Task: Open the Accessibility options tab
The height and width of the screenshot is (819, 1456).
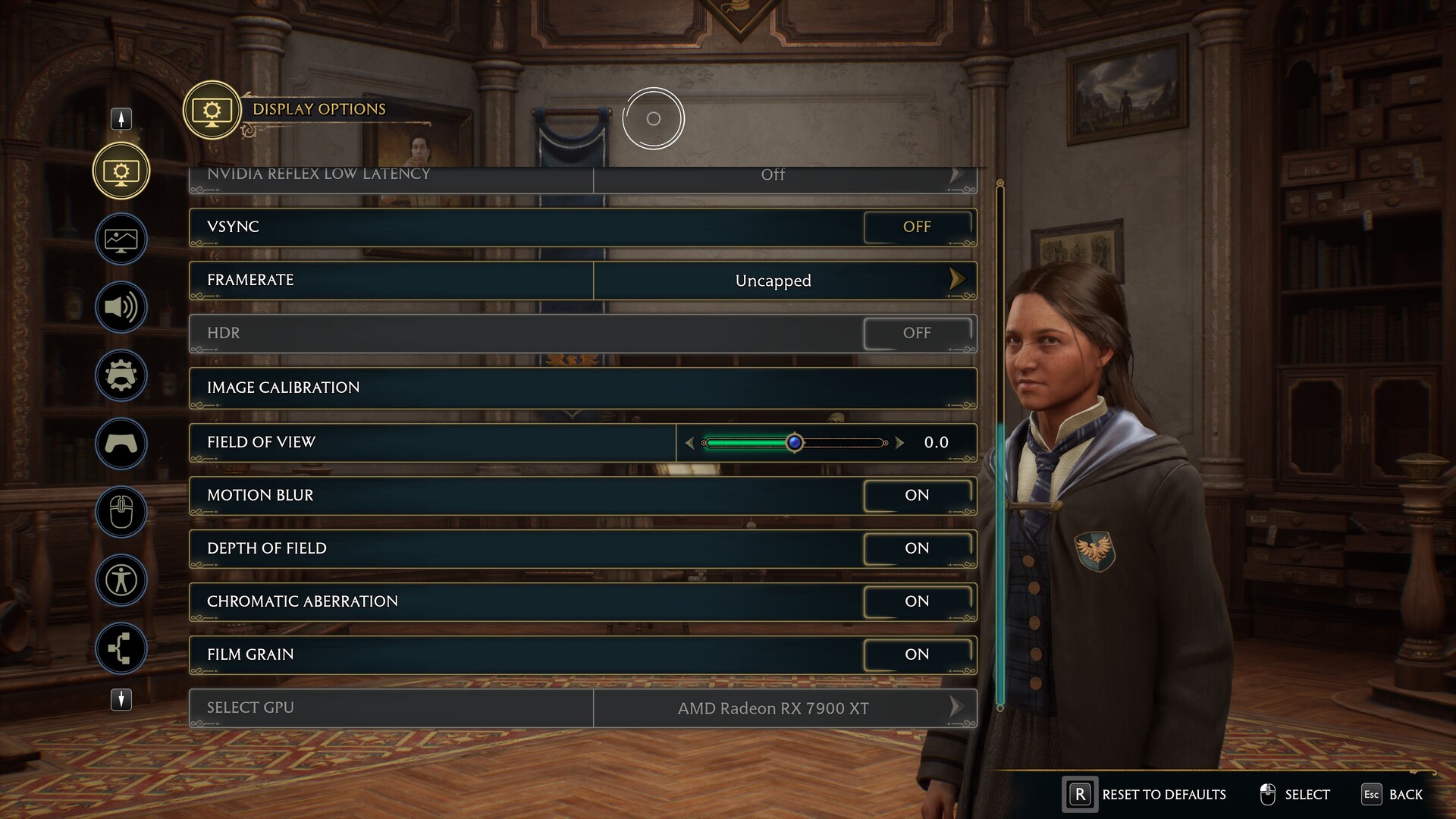Action: pos(121,580)
